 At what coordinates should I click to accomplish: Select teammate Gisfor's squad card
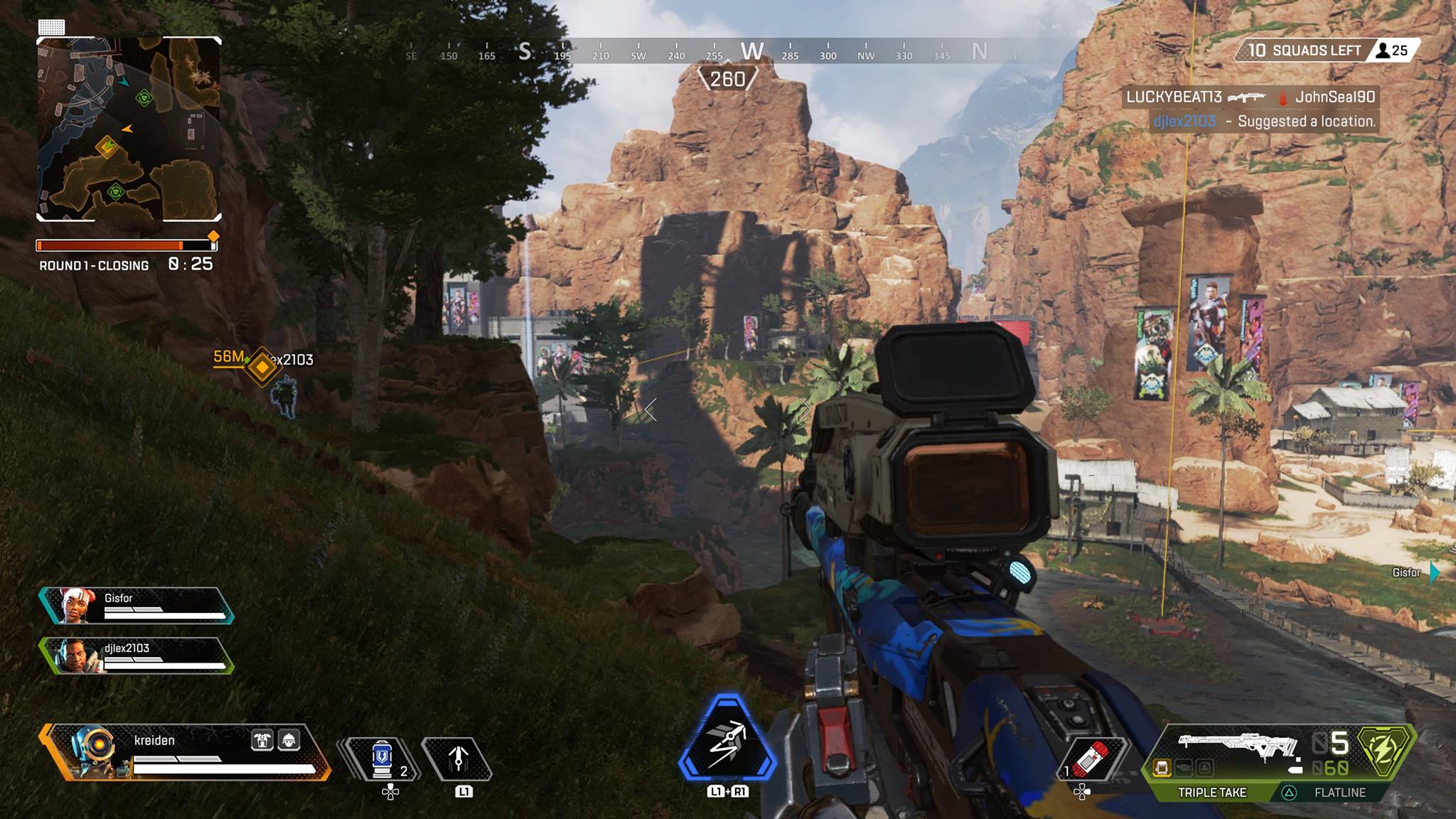pyautogui.click(x=136, y=606)
